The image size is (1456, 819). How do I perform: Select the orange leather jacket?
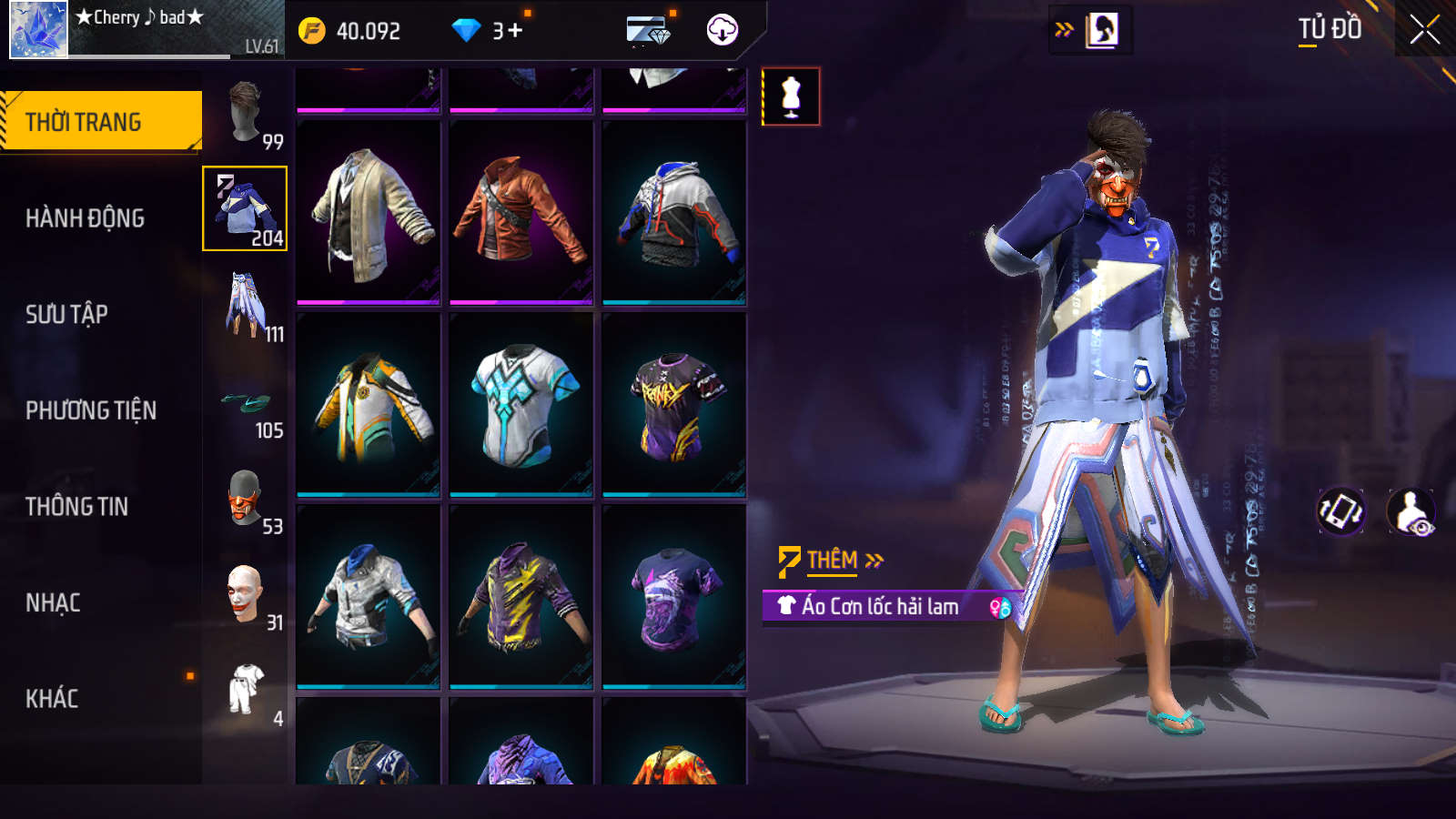[521, 212]
